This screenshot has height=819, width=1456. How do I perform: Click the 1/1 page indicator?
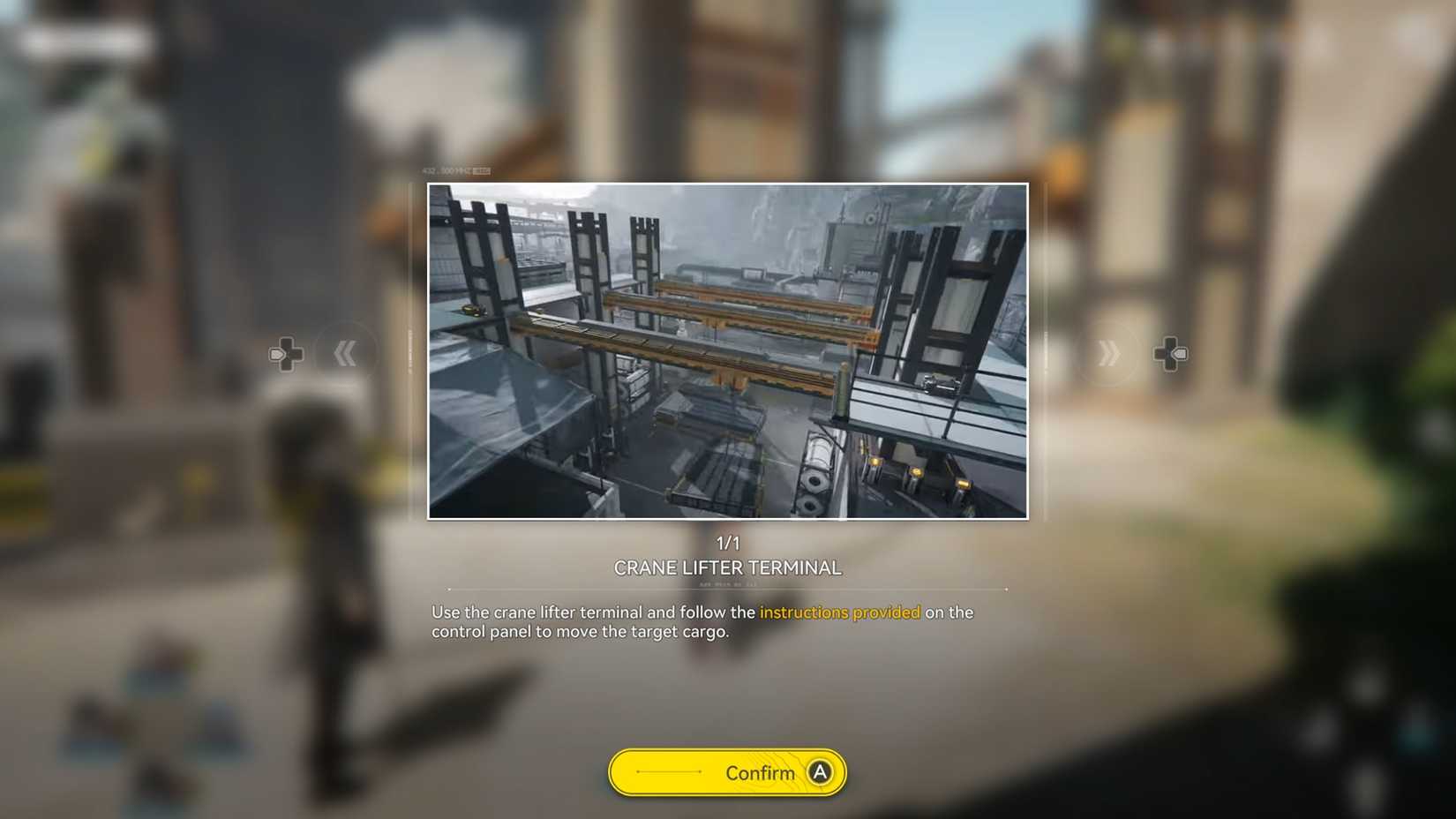[727, 544]
